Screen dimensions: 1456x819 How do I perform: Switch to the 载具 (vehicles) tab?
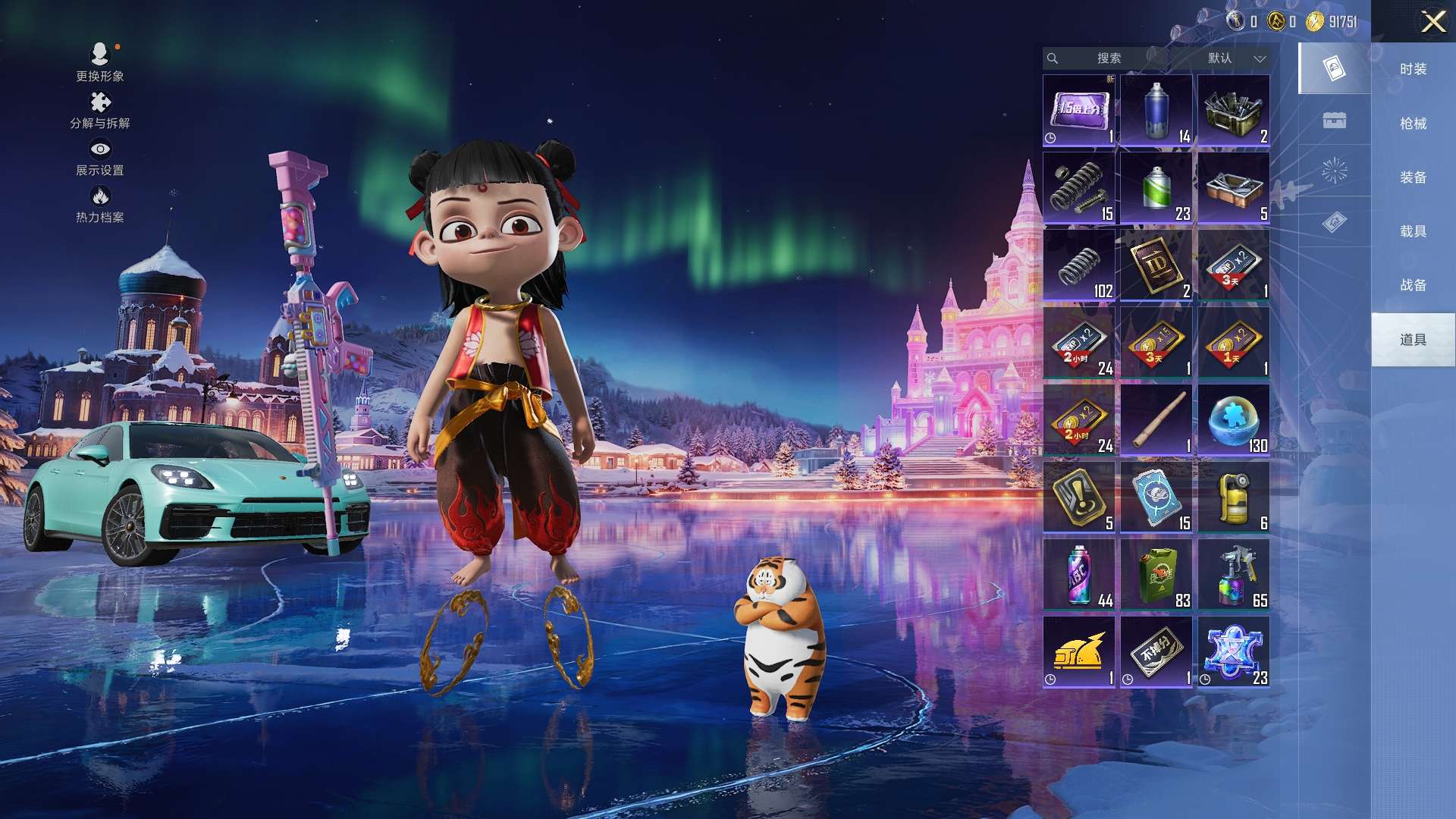tap(1413, 231)
